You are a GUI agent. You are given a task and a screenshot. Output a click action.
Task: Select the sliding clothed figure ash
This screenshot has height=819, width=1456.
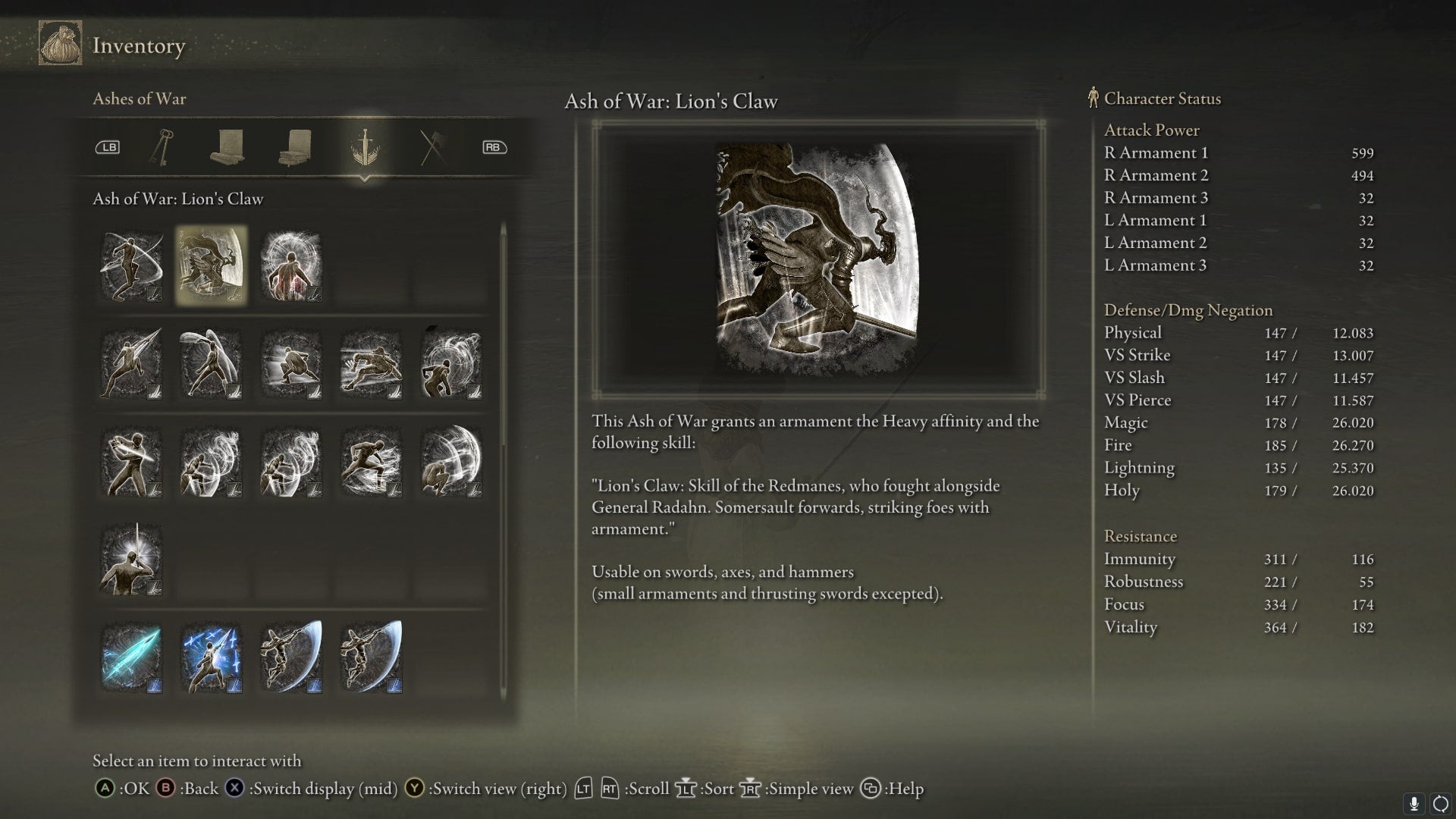[x=371, y=364]
